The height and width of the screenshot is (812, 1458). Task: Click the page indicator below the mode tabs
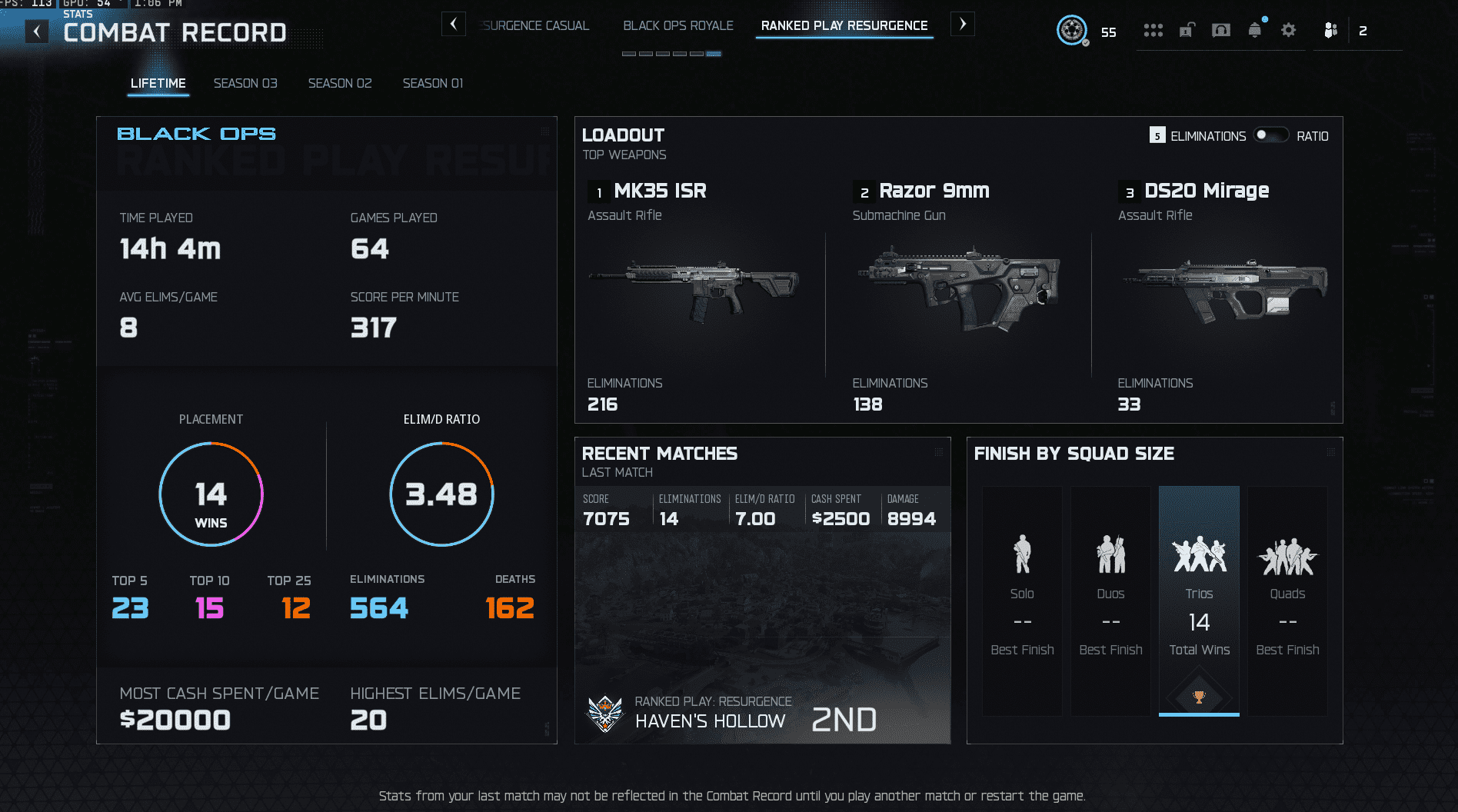(x=671, y=54)
